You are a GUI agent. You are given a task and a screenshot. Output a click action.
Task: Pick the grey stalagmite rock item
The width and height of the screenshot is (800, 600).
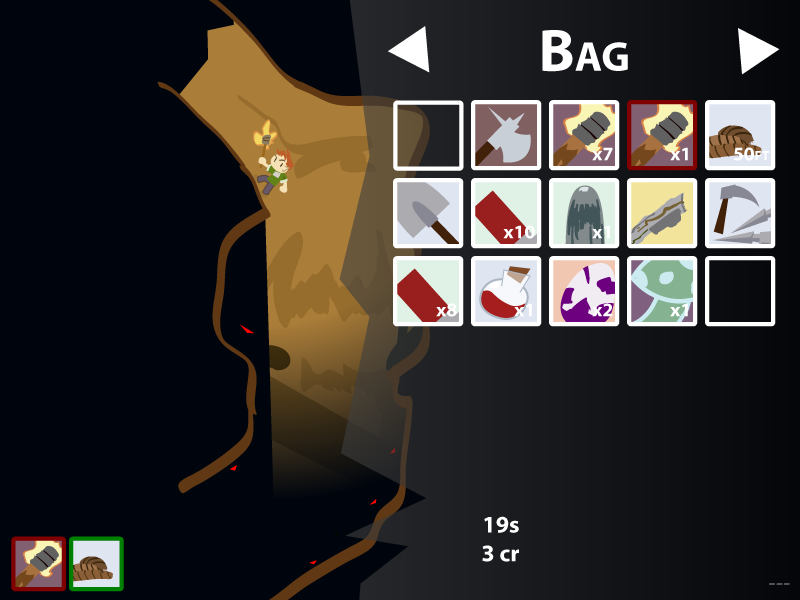click(584, 213)
